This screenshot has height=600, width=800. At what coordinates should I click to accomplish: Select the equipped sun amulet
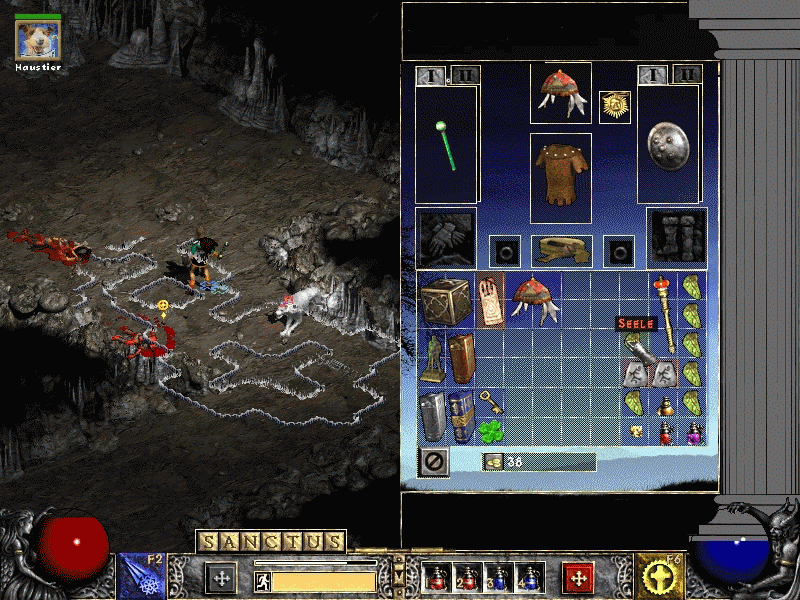(x=614, y=106)
